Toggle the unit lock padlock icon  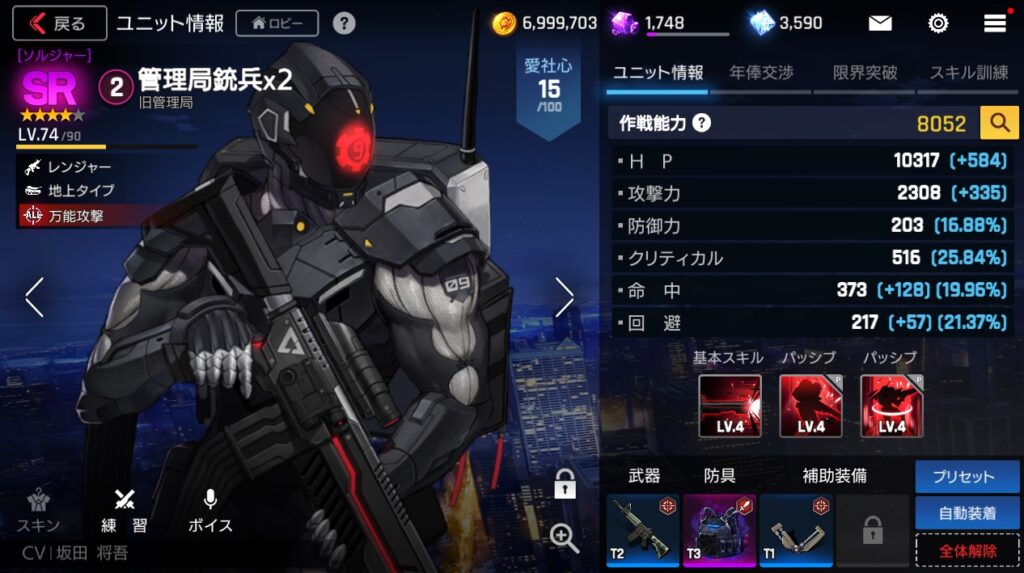564,485
